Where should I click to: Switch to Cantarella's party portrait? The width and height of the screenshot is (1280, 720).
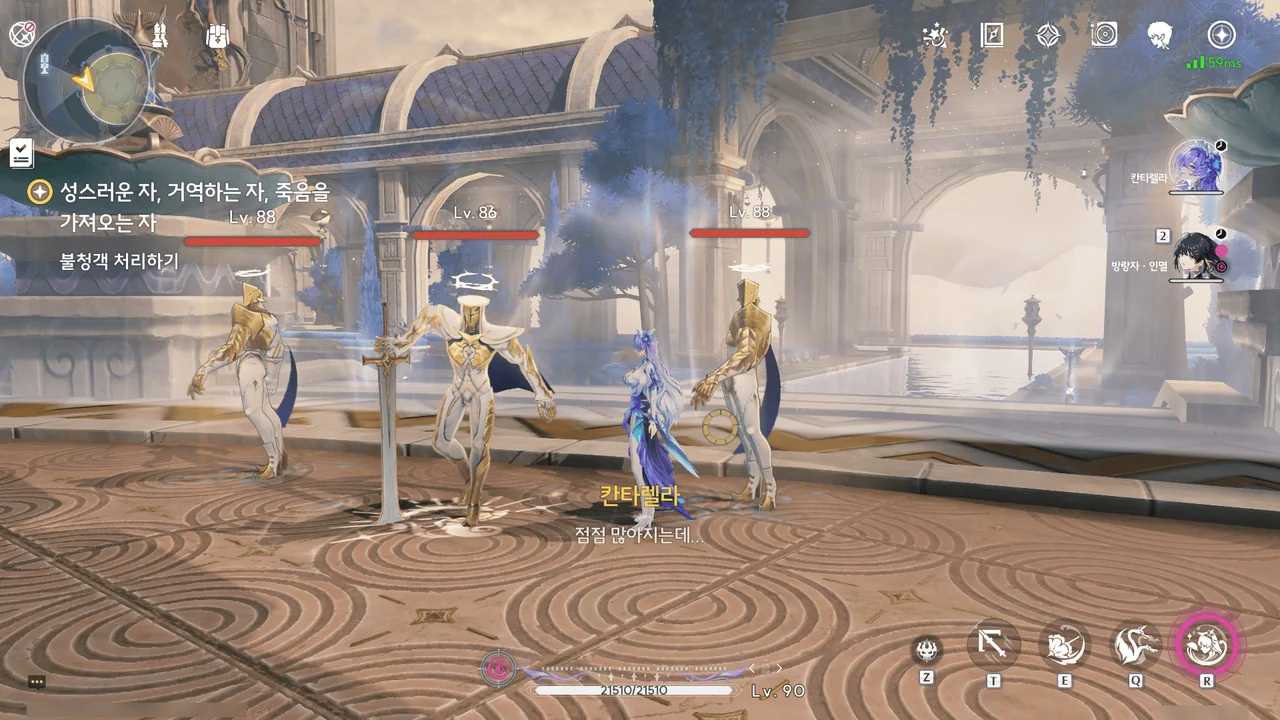1195,165
